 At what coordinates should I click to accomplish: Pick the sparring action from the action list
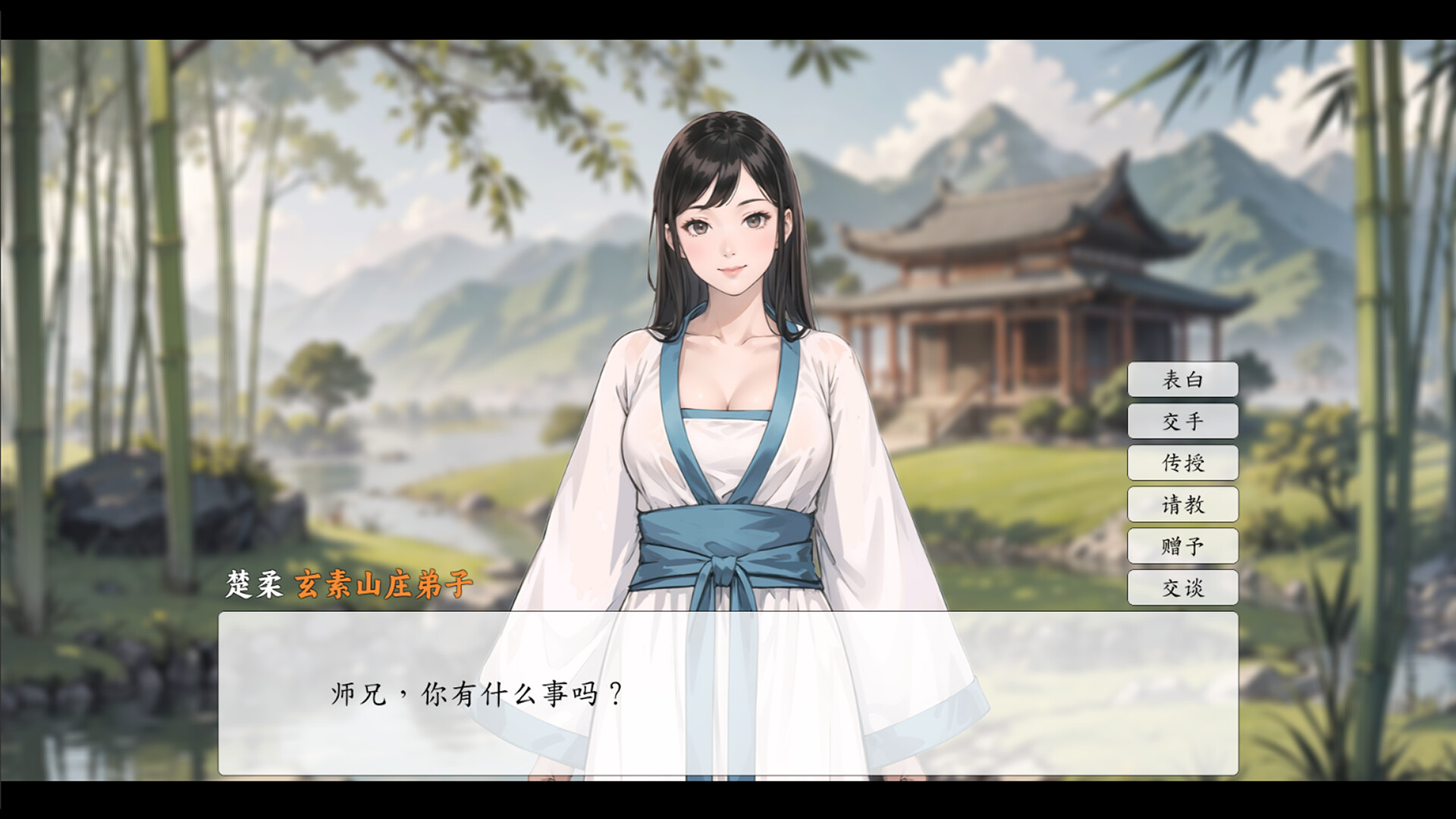(1183, 422)
